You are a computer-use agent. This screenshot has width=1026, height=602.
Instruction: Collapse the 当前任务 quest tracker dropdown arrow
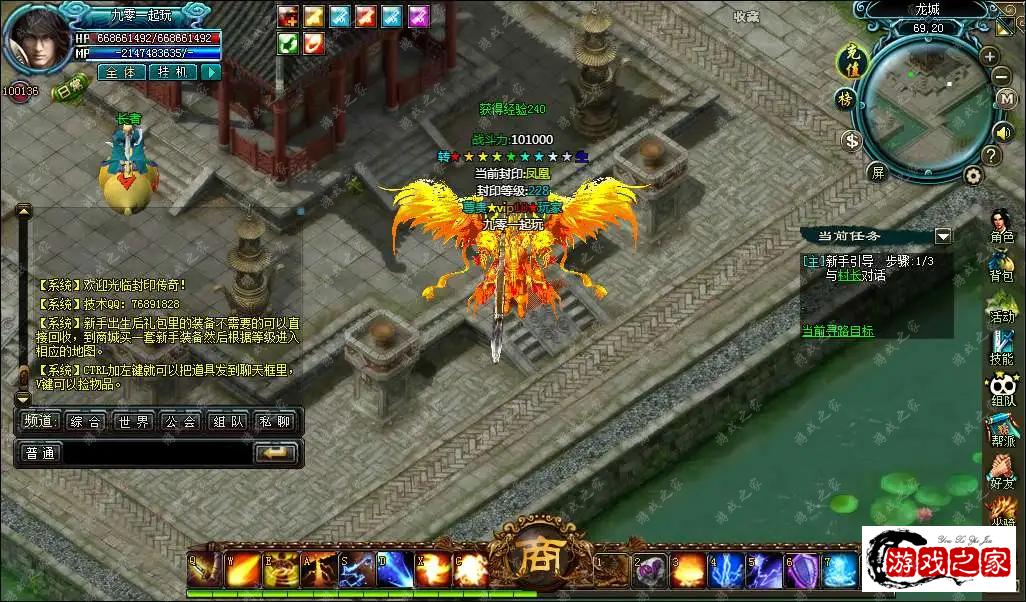click(942, 236)
